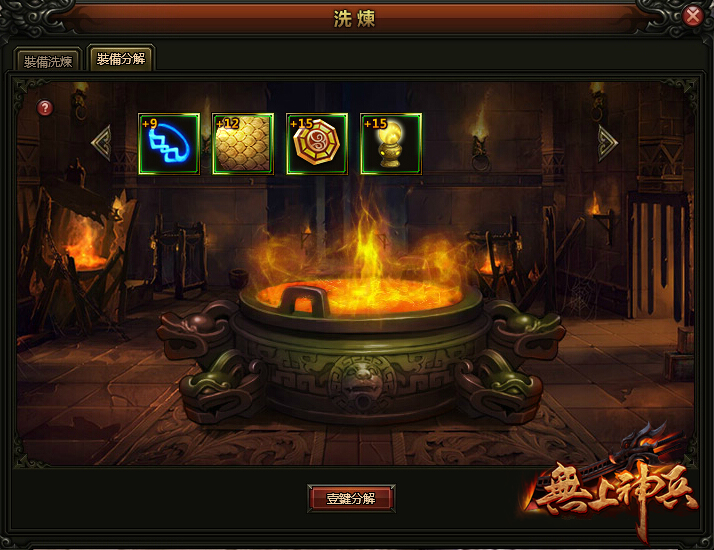Switch to the 裝備洗煉 tab
Viewport: 714px width, 550px height.
tap(48, 61)
